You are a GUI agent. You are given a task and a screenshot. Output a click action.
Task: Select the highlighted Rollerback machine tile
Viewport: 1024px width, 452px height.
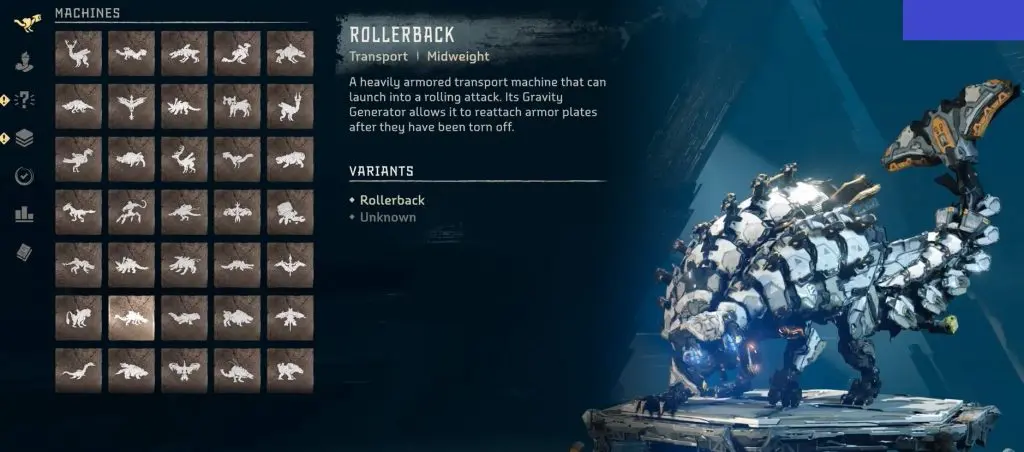click(x=131, y=318)
